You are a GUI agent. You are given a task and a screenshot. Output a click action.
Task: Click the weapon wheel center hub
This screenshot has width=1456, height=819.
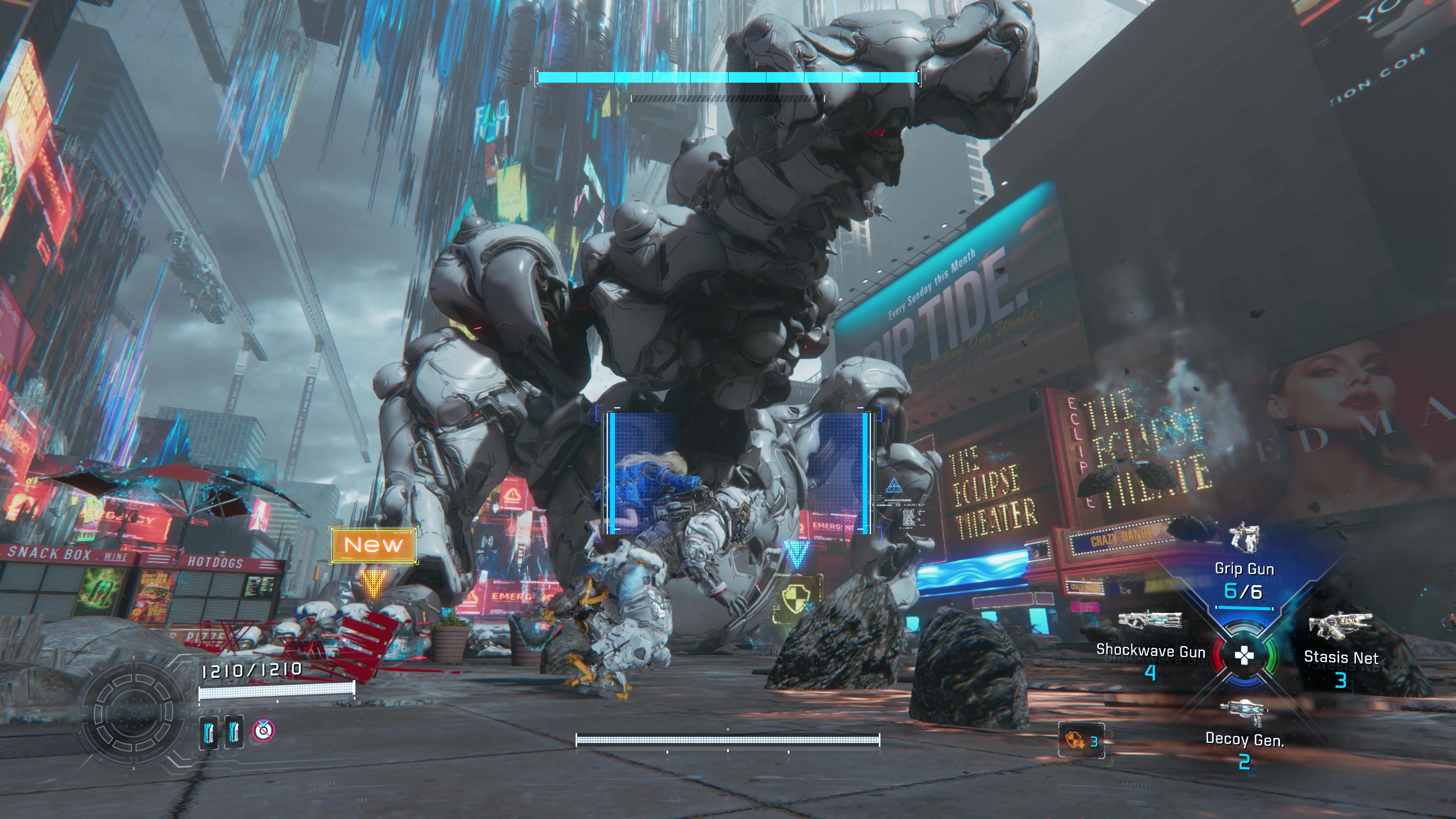coord(1244,656)
